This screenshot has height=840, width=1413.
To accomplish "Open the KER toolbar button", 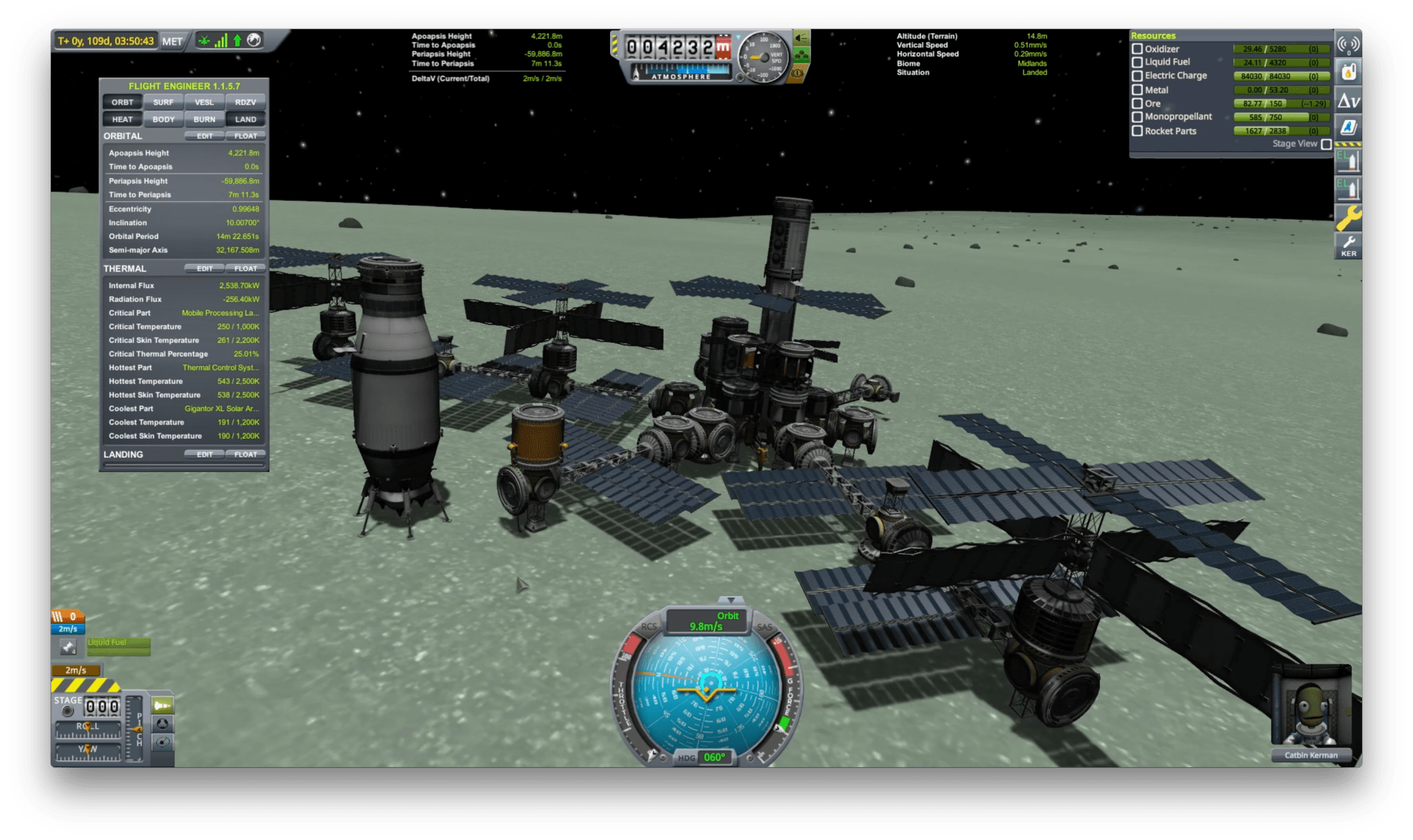I will tap(1348, 247).
